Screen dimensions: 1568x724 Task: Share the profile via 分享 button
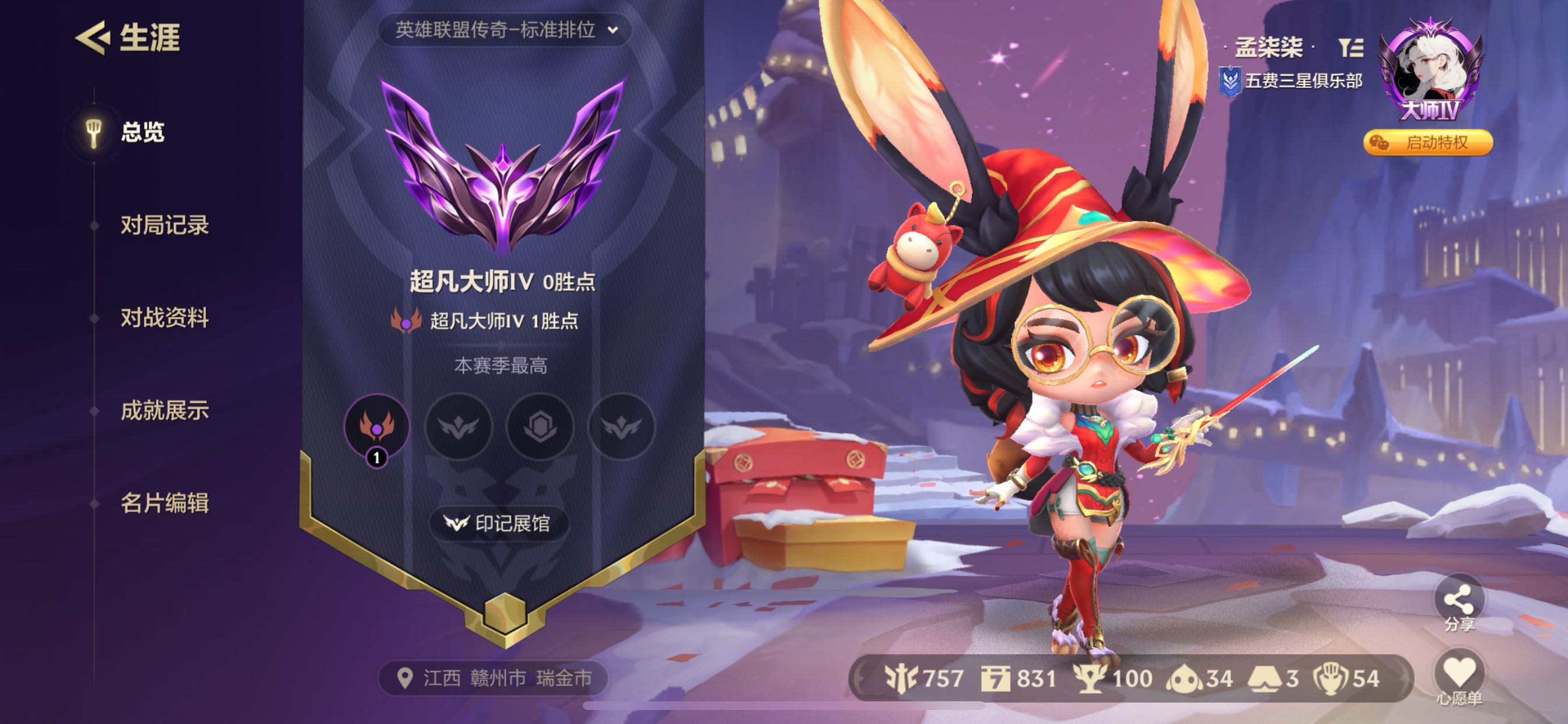point(1458,603)
